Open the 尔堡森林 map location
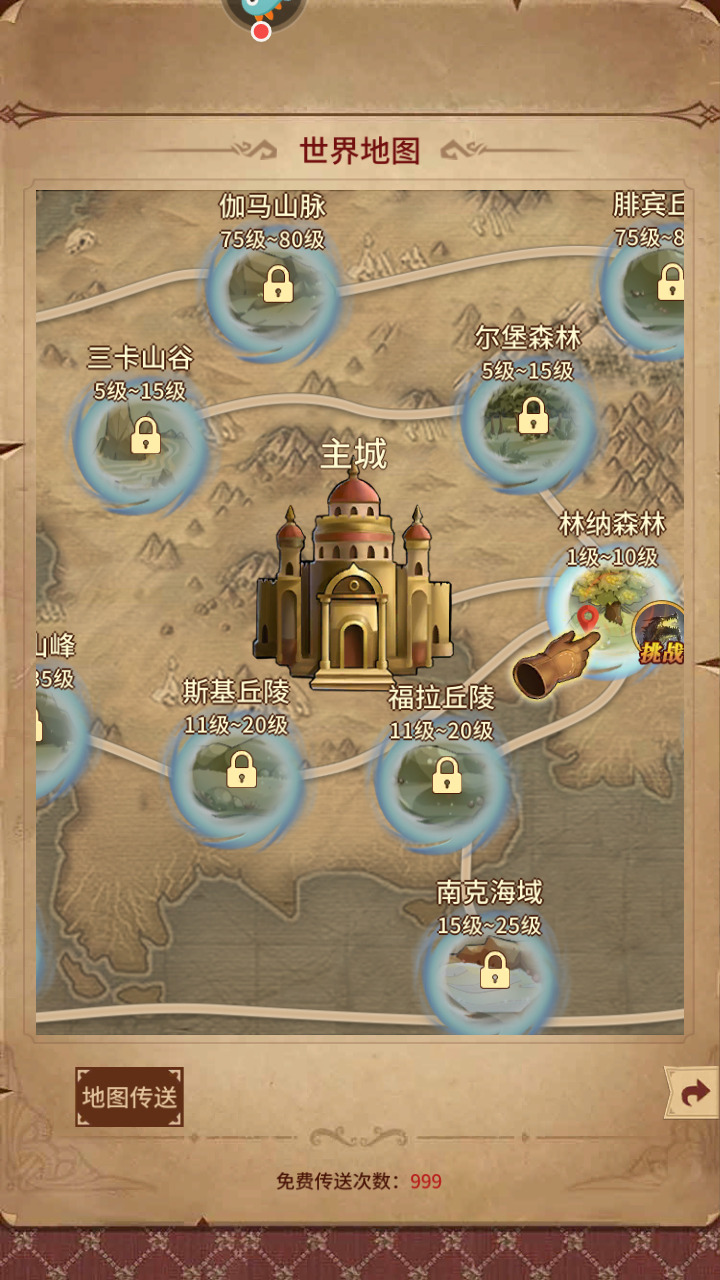 click(532, 417)
